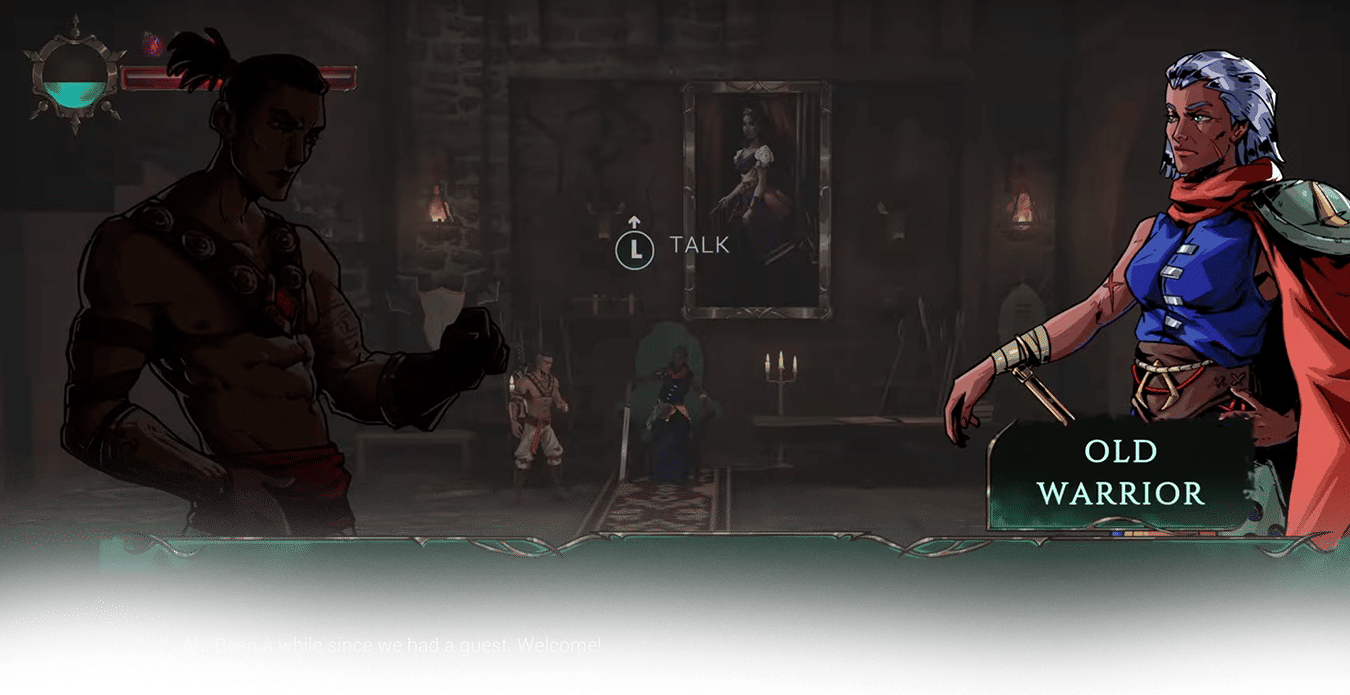1350x695 pixels.
Task: Select the Old Warrior speaker name plate
Action: 1120,472
